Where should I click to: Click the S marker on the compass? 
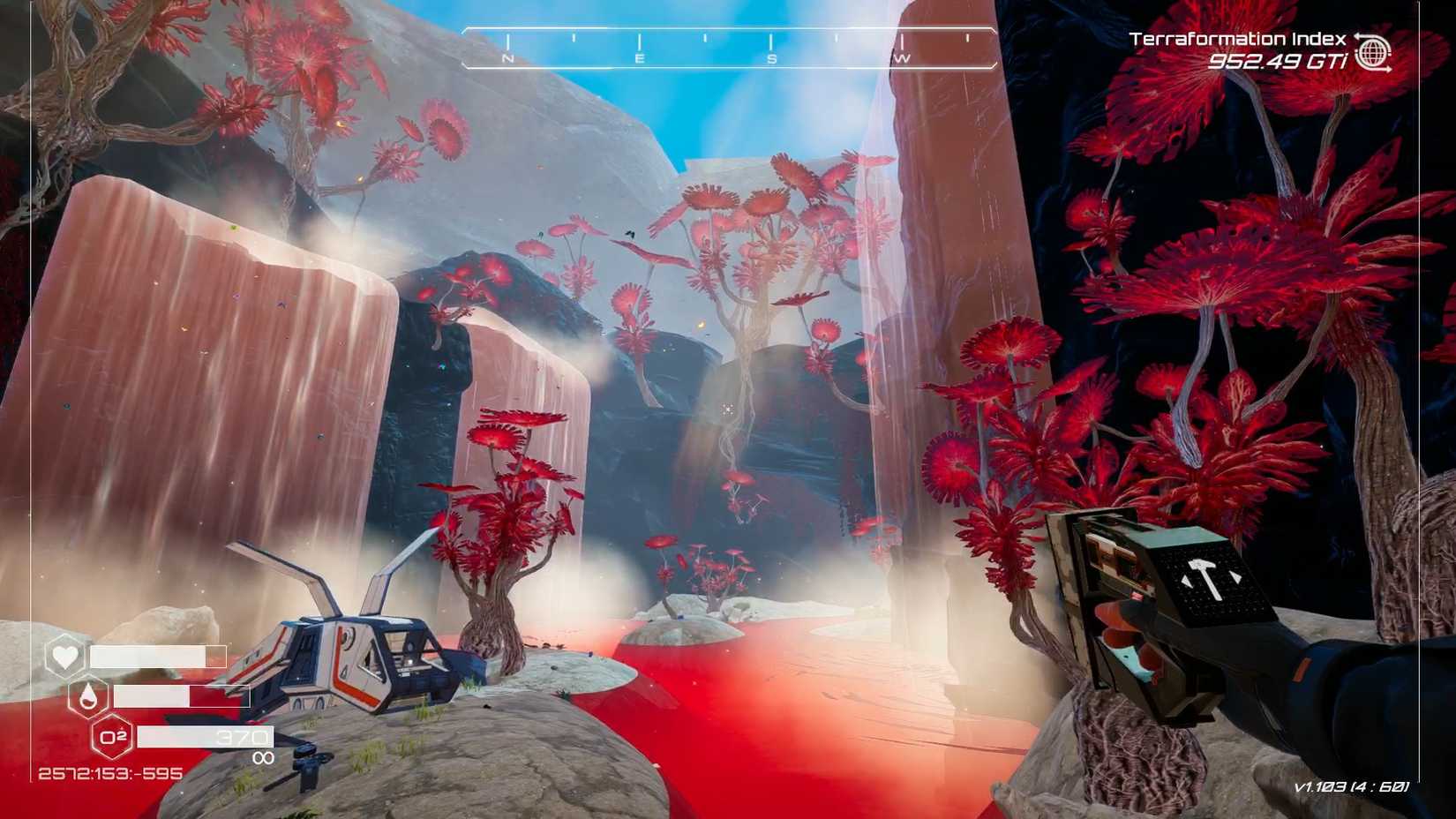tap(770, 58)
